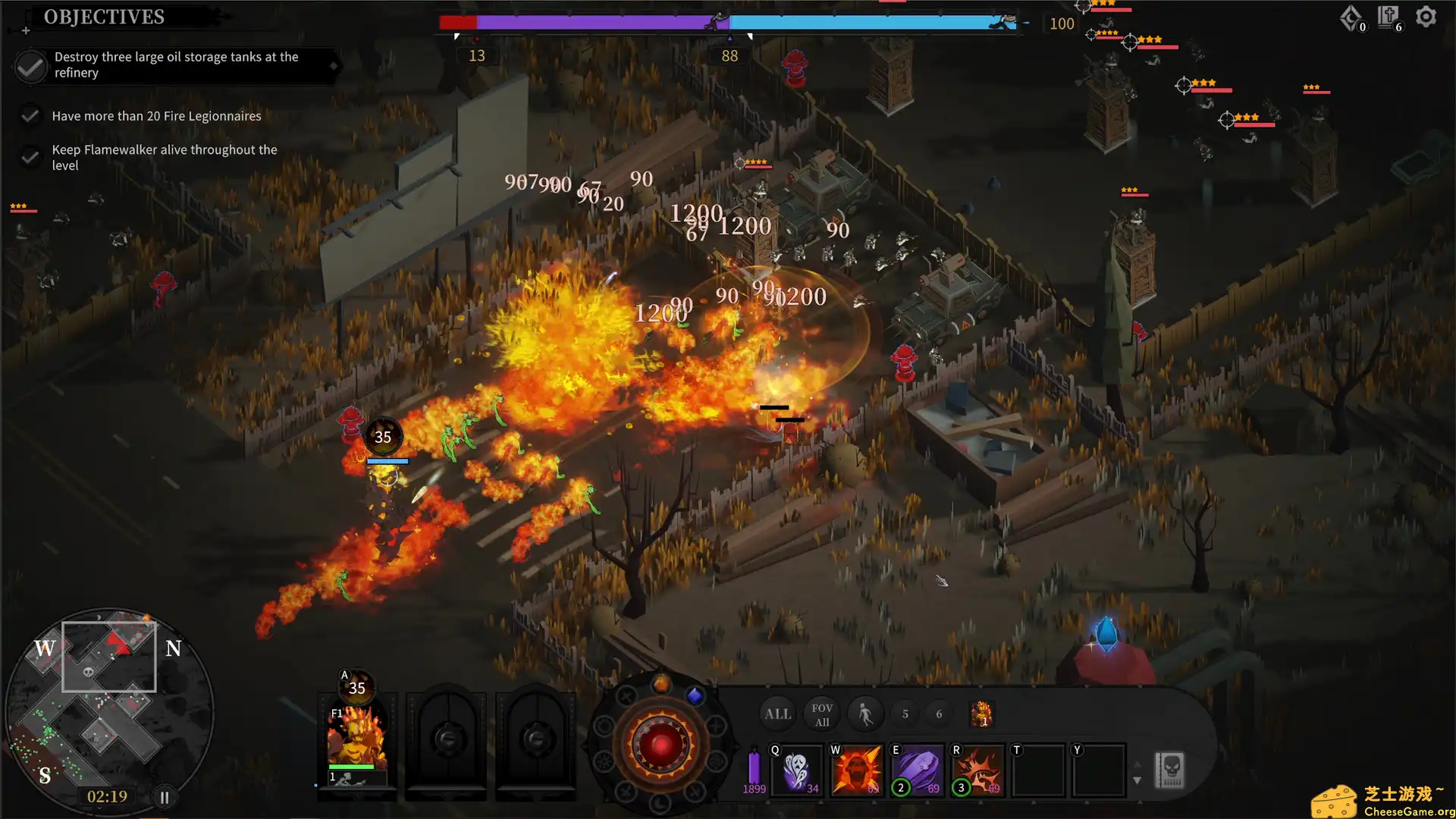Trigger the R fire claw ability
Screen dimensions: 1456x819
pyautogui.click(x=977, y=770)
